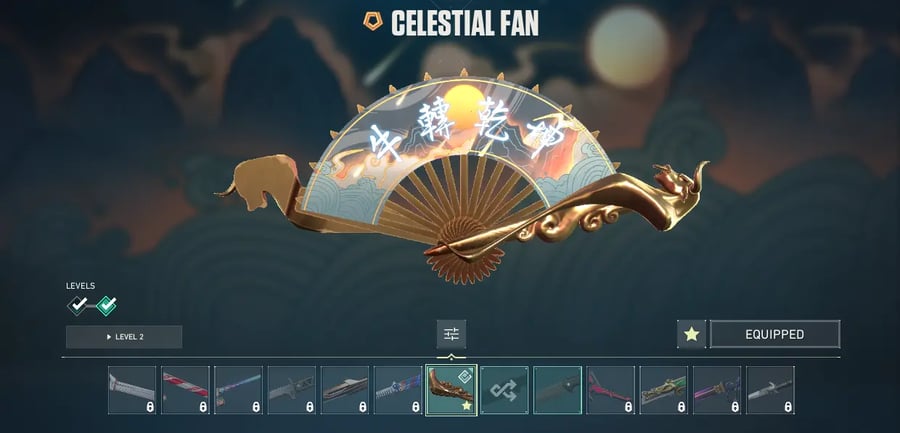The image size is (900, 433).
Task: Pick the locked magenta curved blade skin
Action: point(610,389)
